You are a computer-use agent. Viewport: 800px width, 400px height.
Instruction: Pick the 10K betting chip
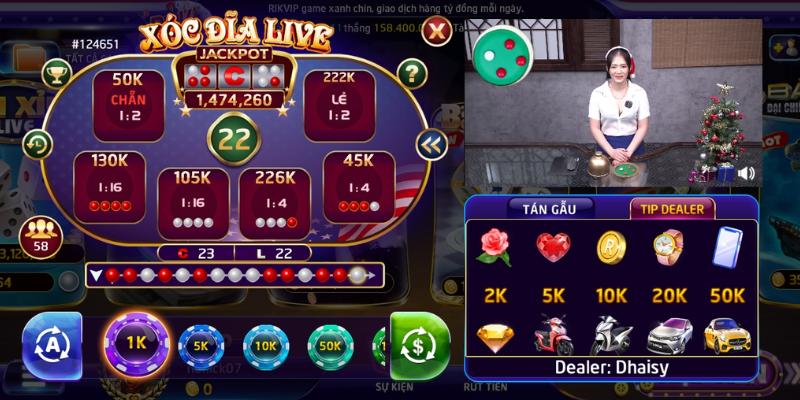click(266, 348)
